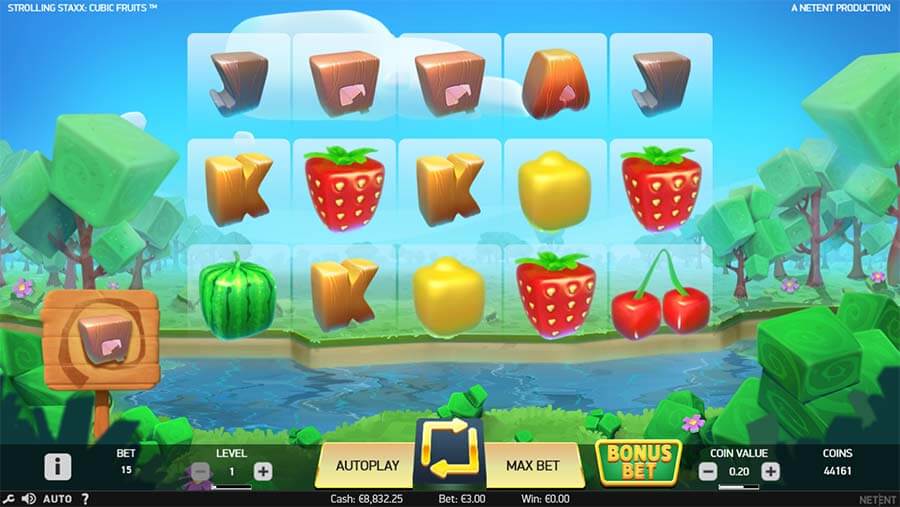Raise the coin value
Screen dimensions: 900x507
(x=770, y=471)
